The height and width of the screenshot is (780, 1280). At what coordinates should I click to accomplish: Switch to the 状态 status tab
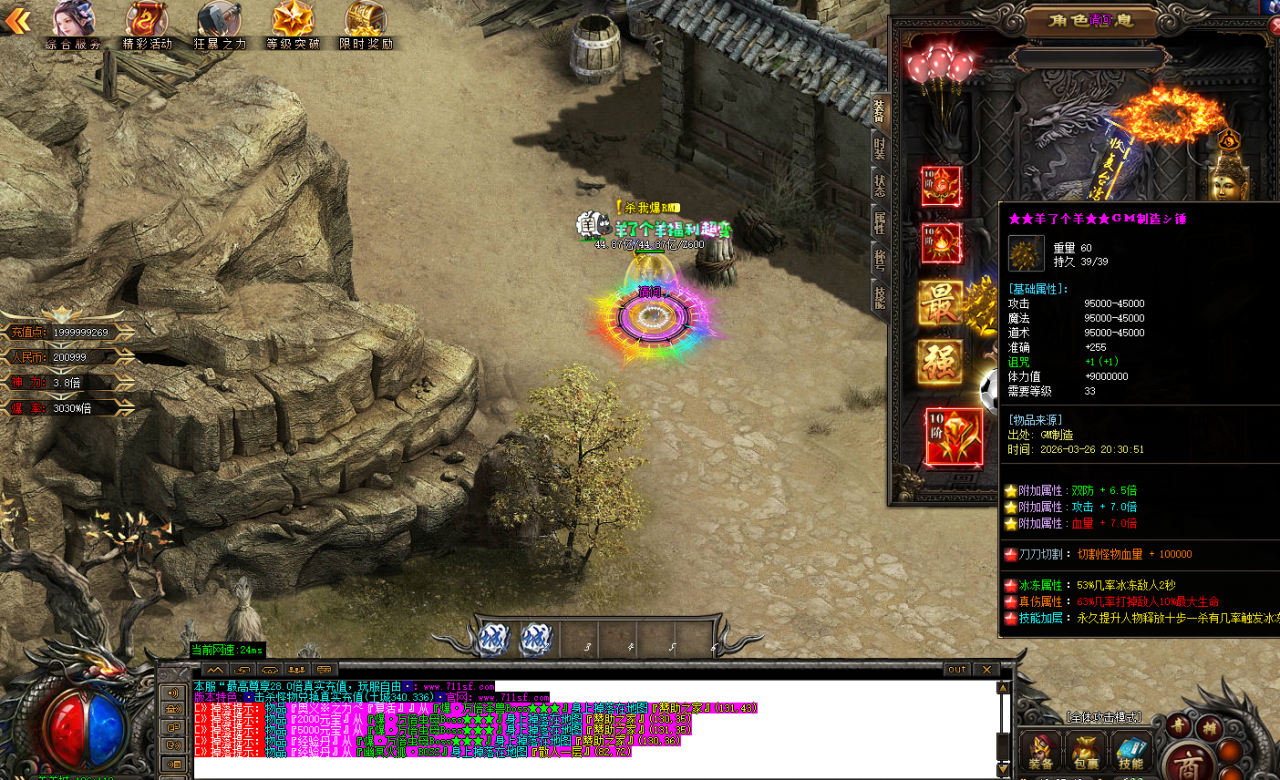pyautogui.click(x=879, y=186)
